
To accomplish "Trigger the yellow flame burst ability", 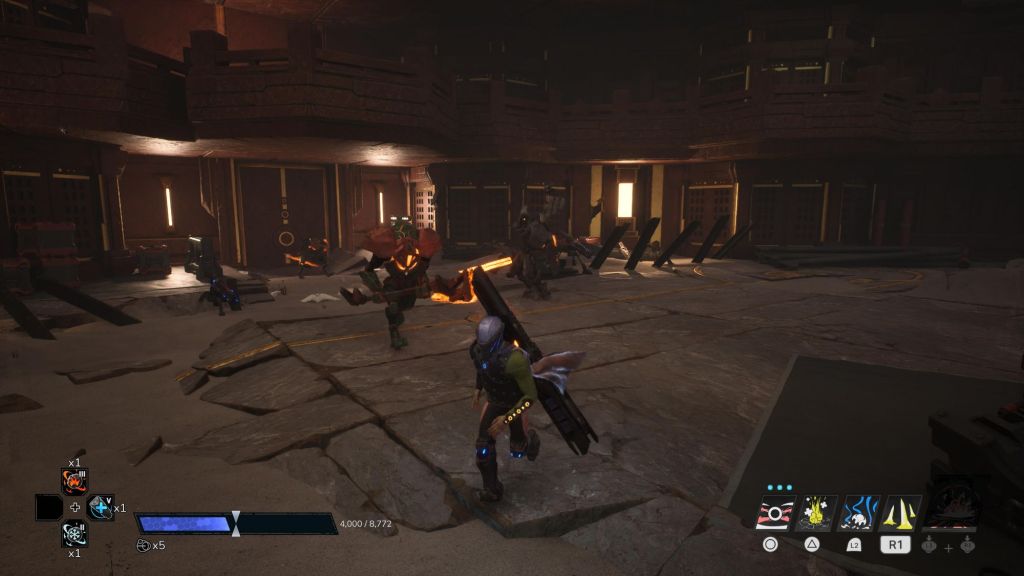I will click(x=815, y=513).
